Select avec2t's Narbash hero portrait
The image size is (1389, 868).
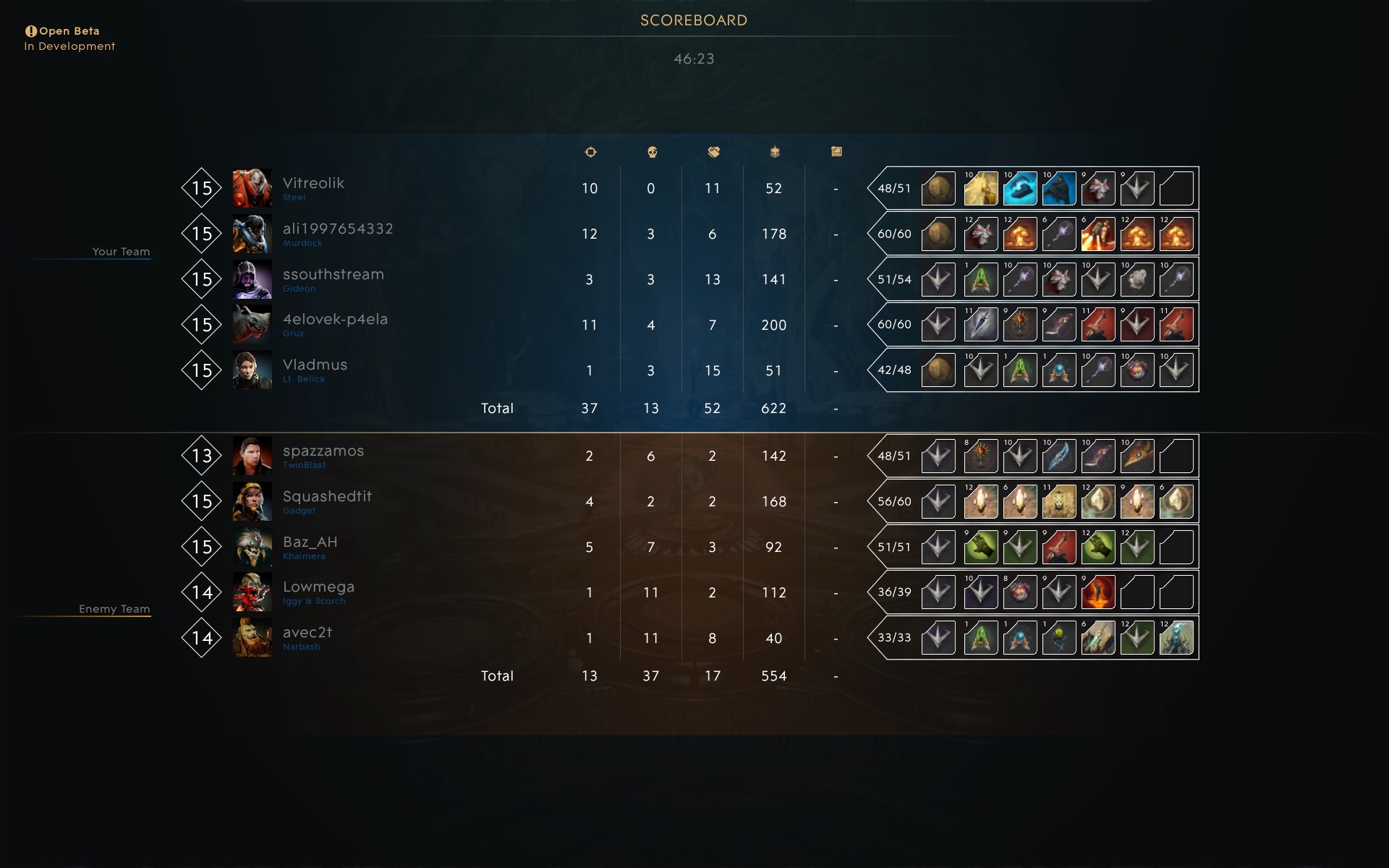(x=252, y=638)
